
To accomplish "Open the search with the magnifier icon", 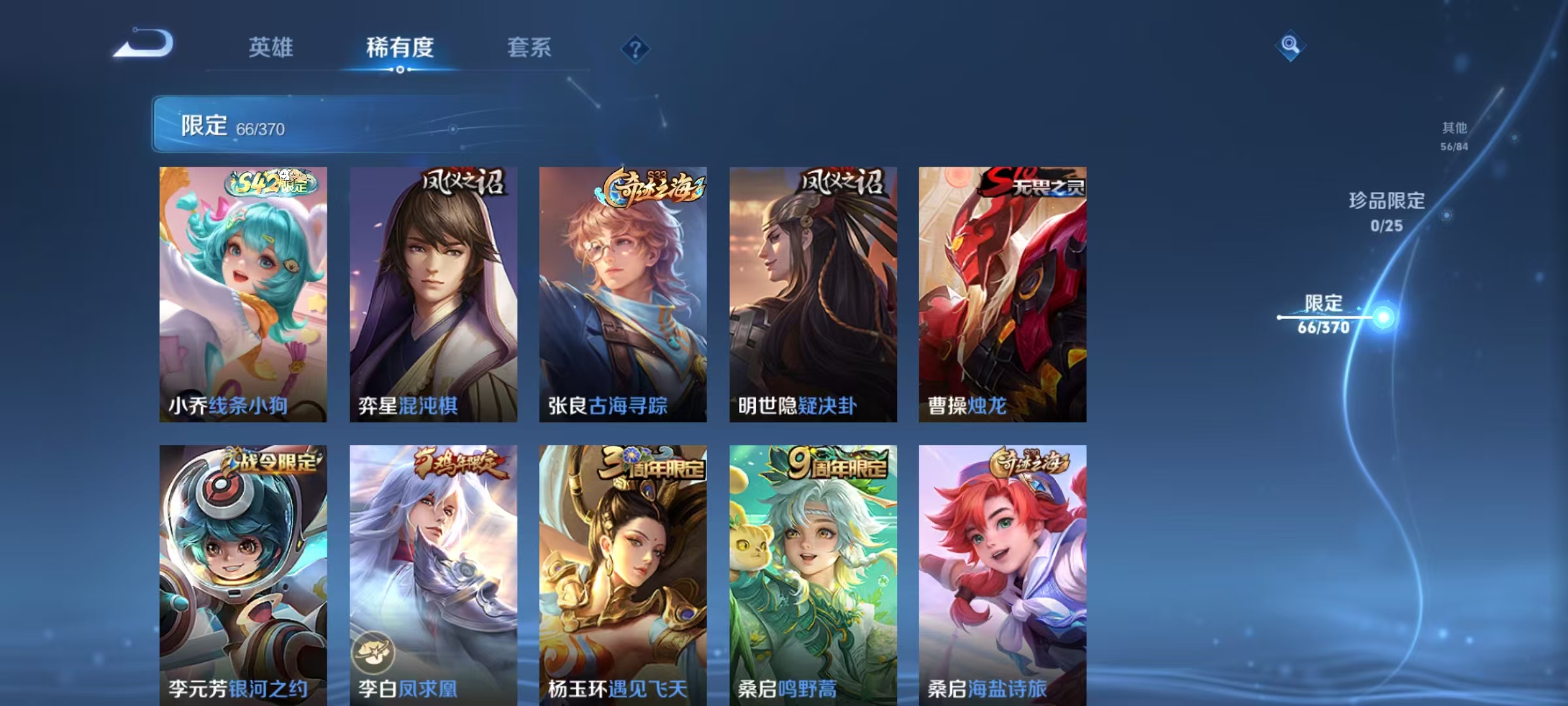I will coord(1290,44).
